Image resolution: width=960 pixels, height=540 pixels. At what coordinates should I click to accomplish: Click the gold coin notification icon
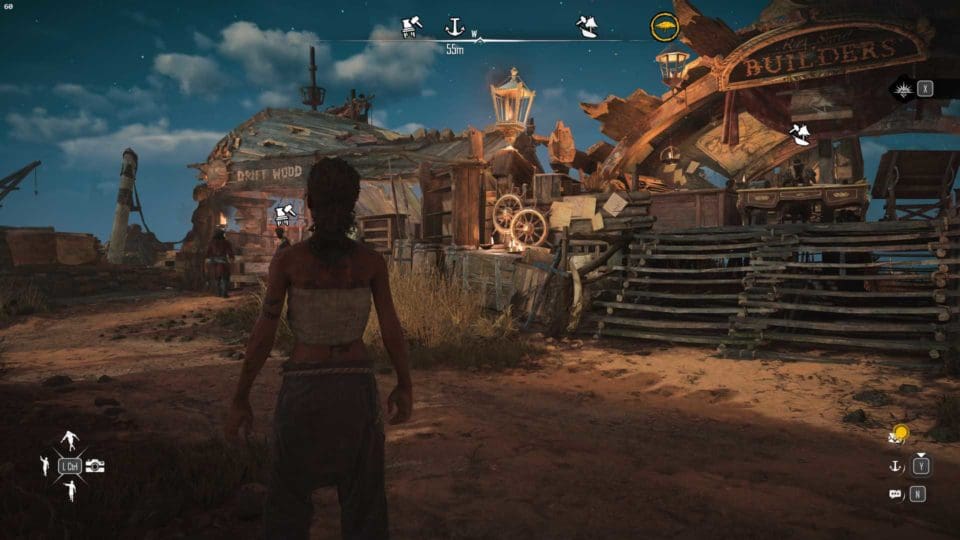pos(899,434)
